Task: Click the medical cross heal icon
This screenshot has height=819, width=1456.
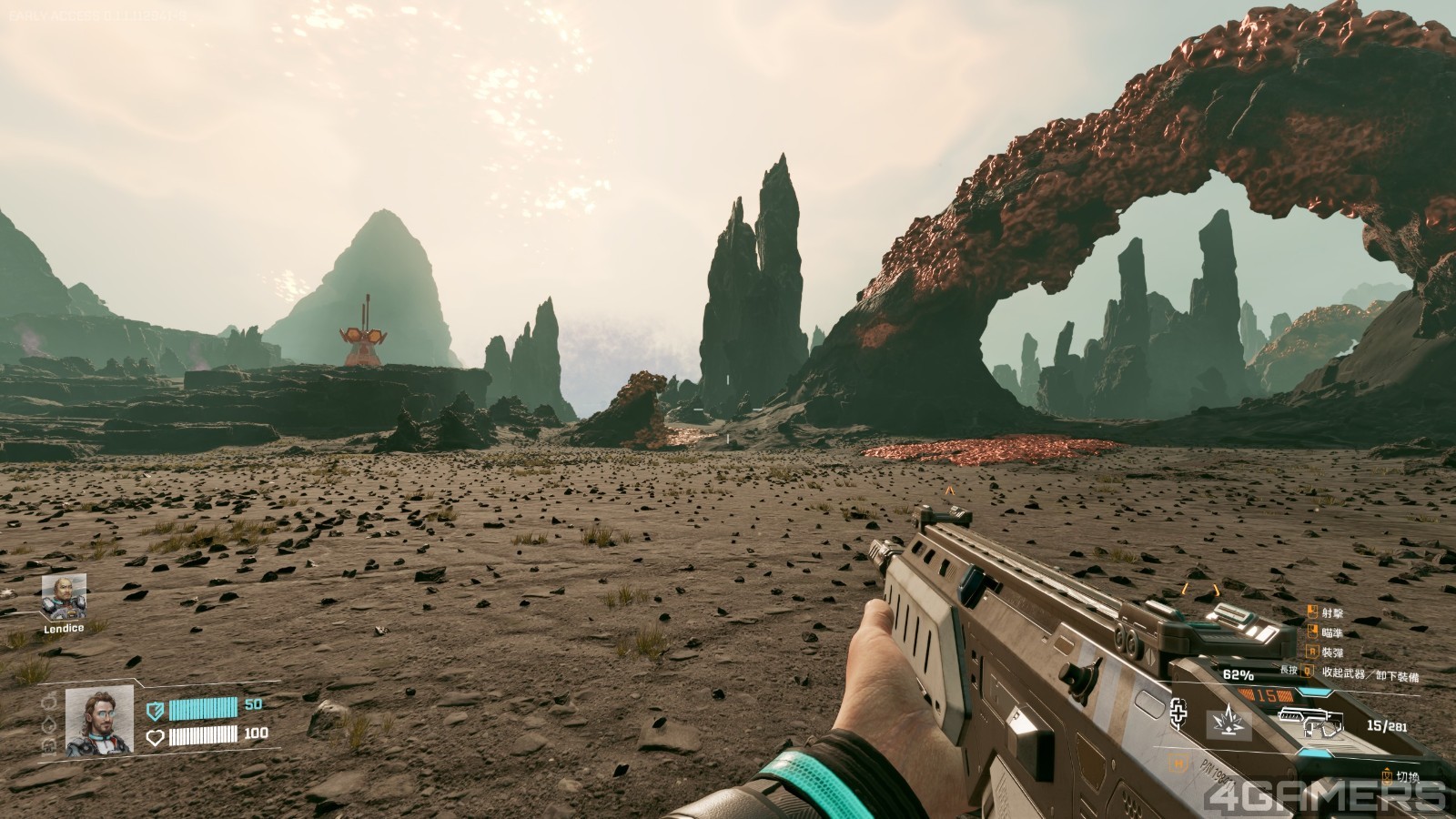Action: [x=1181, y=712]
